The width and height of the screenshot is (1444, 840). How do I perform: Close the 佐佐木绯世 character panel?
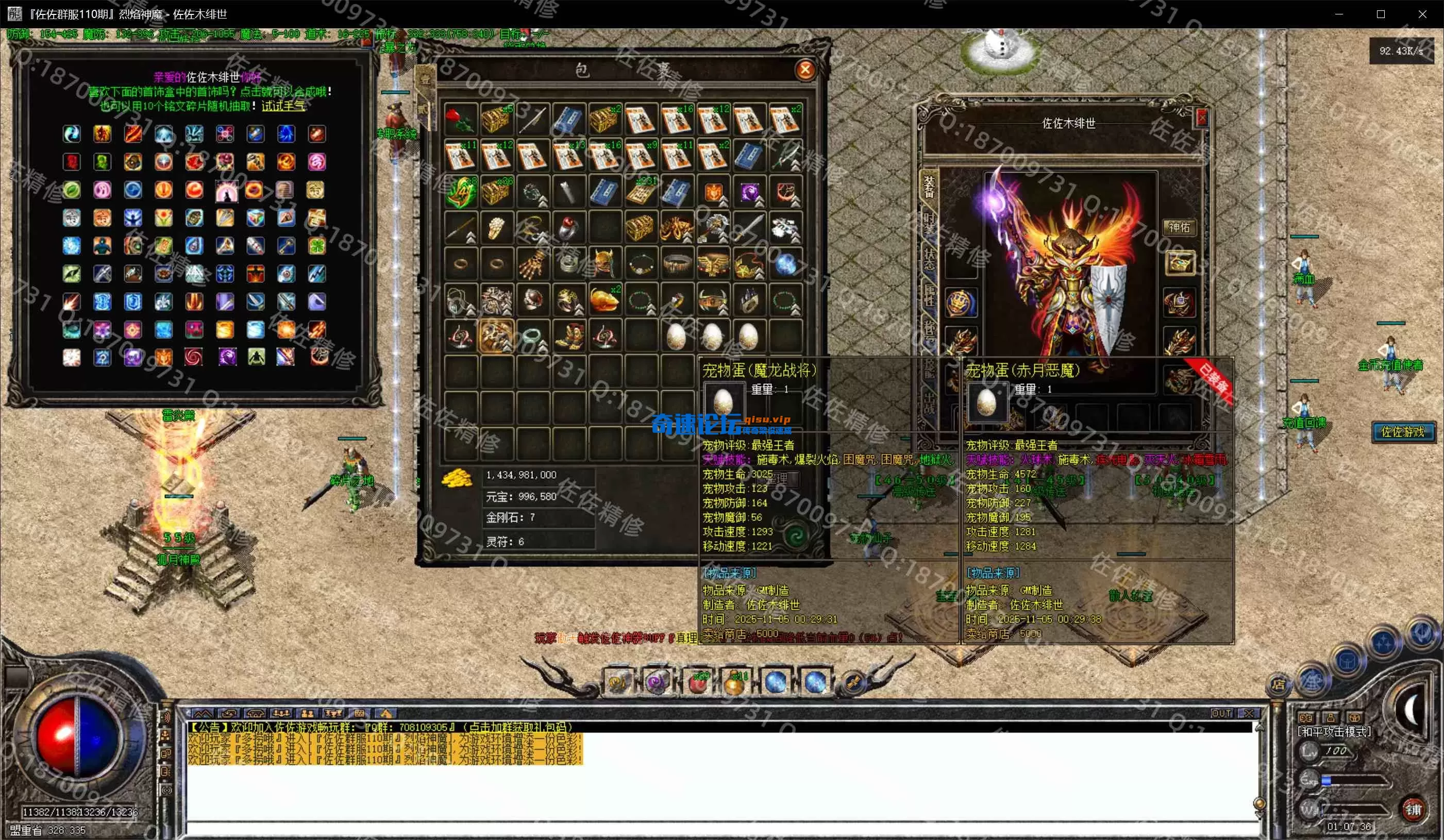(x=1202, y=118)
